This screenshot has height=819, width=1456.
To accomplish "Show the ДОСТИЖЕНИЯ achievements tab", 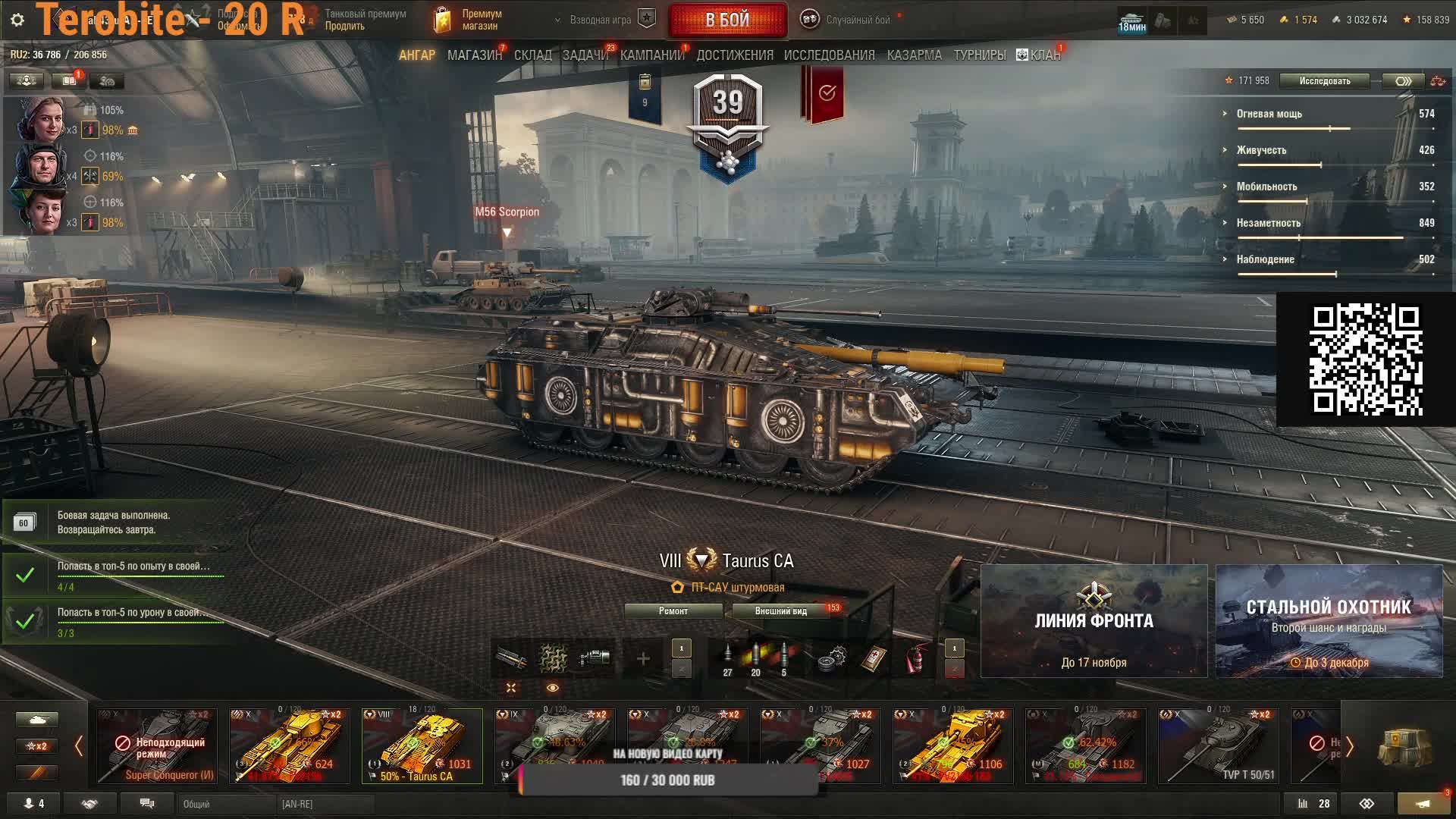I will coord(734,55).
